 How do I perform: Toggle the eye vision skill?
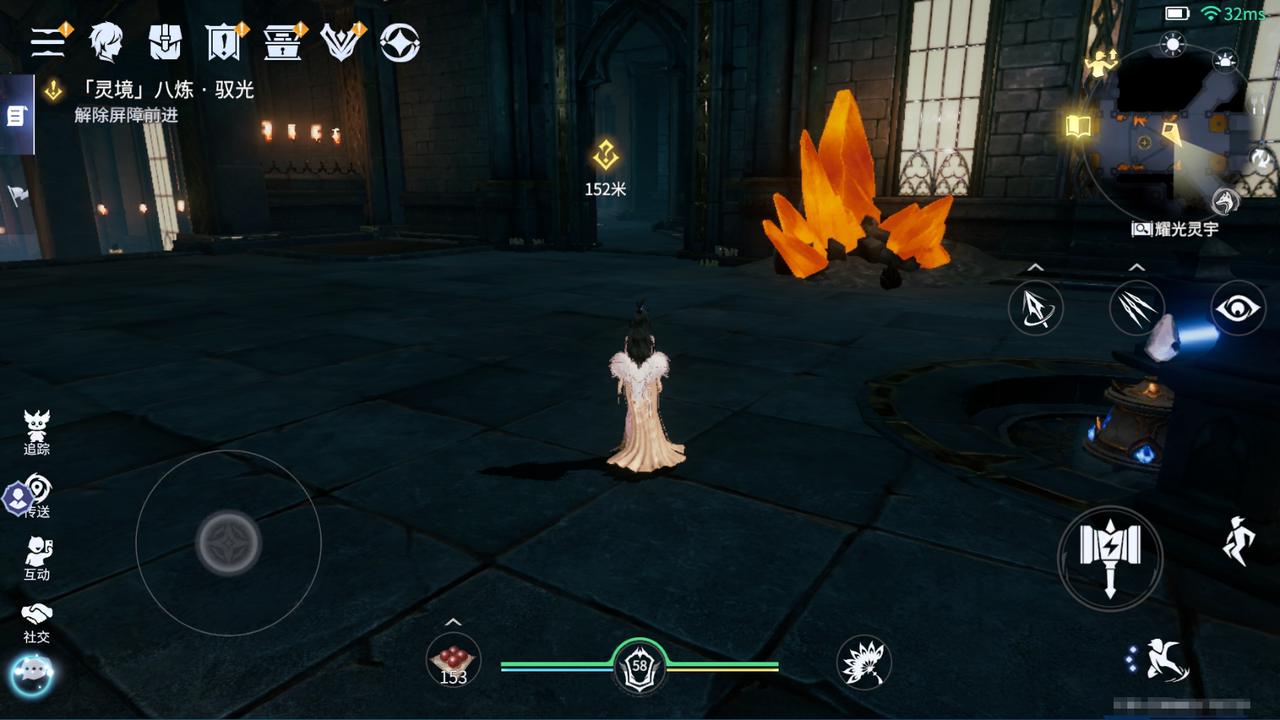click(1238, 308)
